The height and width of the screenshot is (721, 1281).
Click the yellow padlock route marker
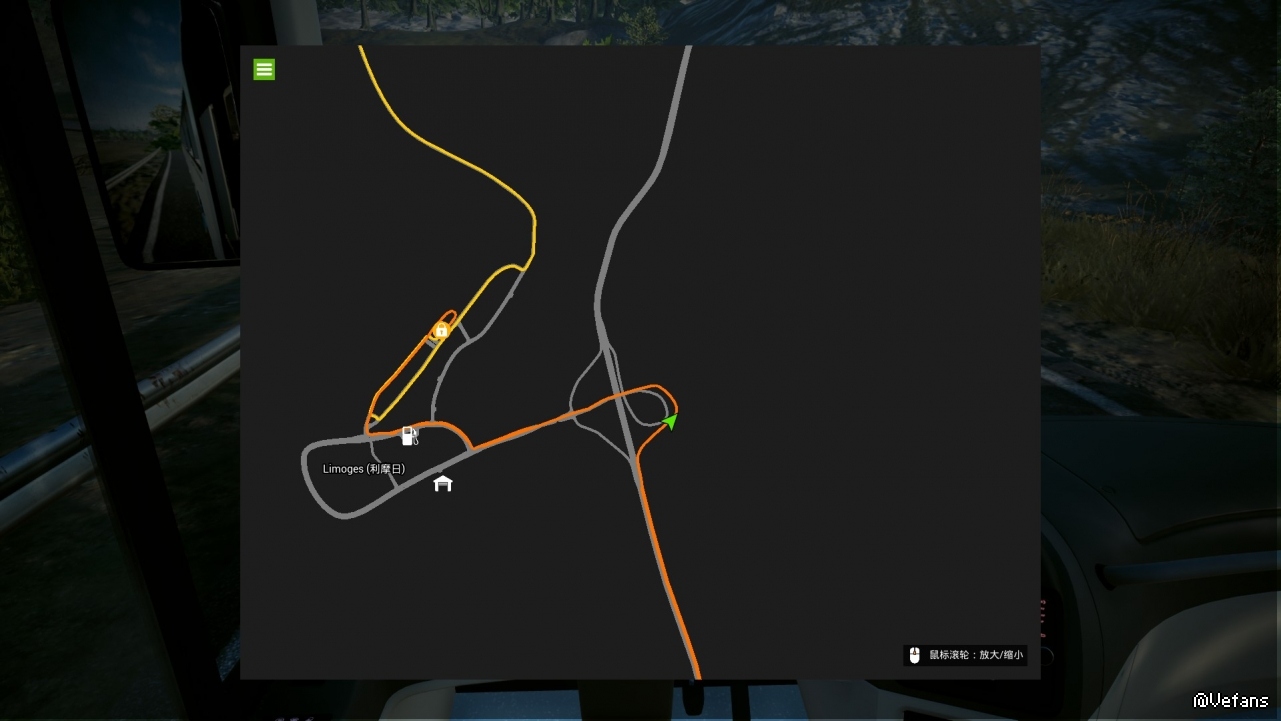tap(441, 330)
